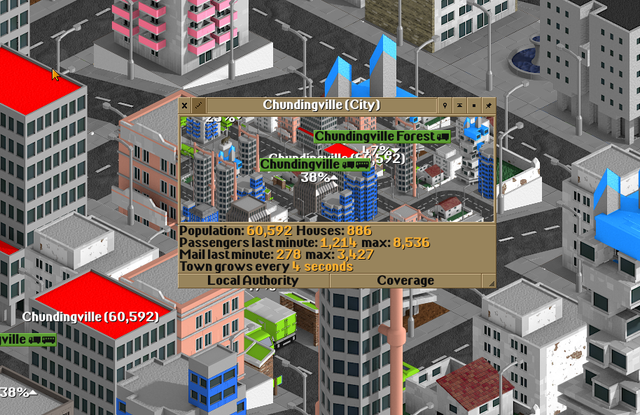Center main view on town location
The image size is (640, 415).
[x=444, y=104]
